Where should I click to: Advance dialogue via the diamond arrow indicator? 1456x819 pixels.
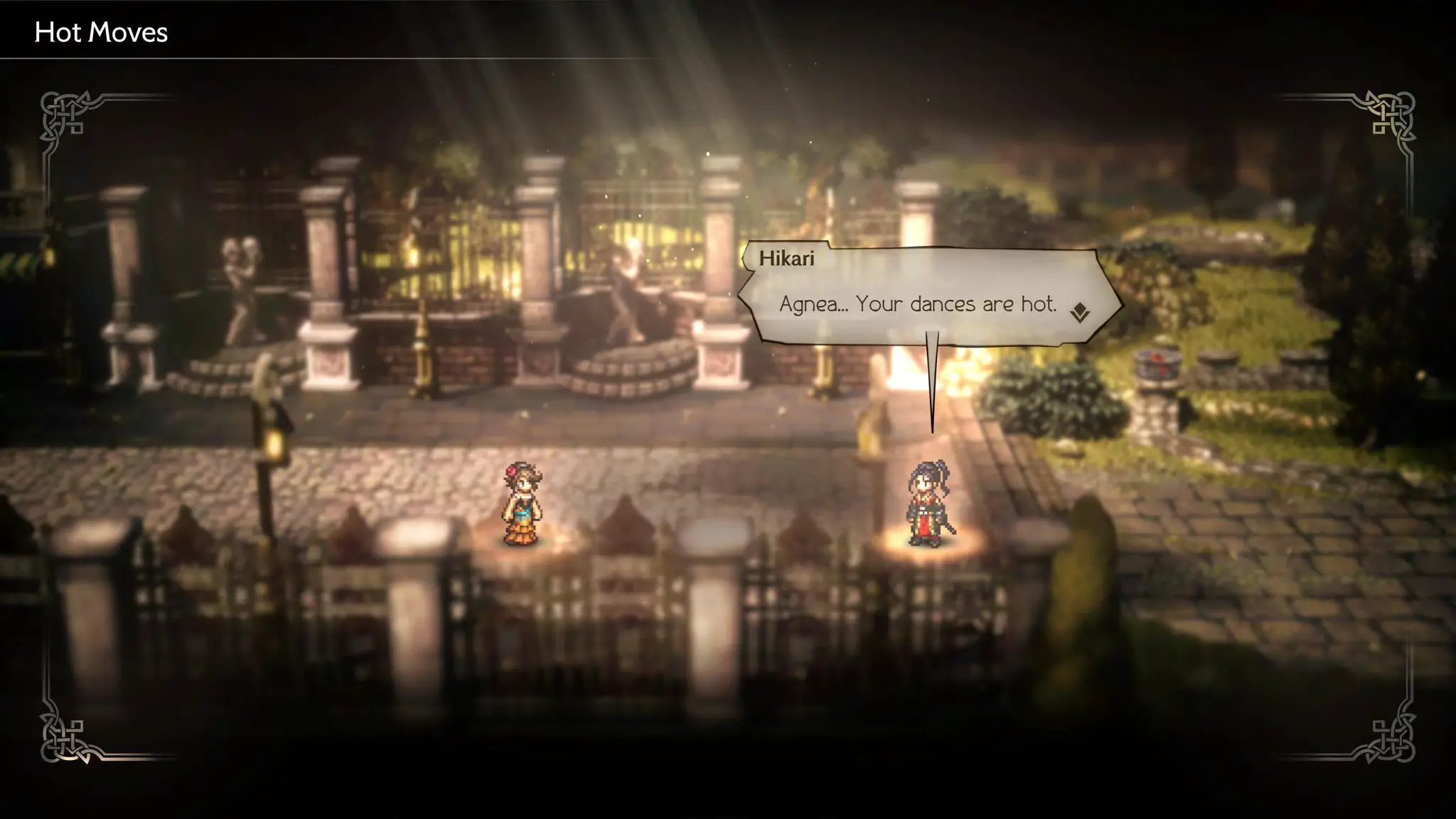click(x=1079, y=312)
